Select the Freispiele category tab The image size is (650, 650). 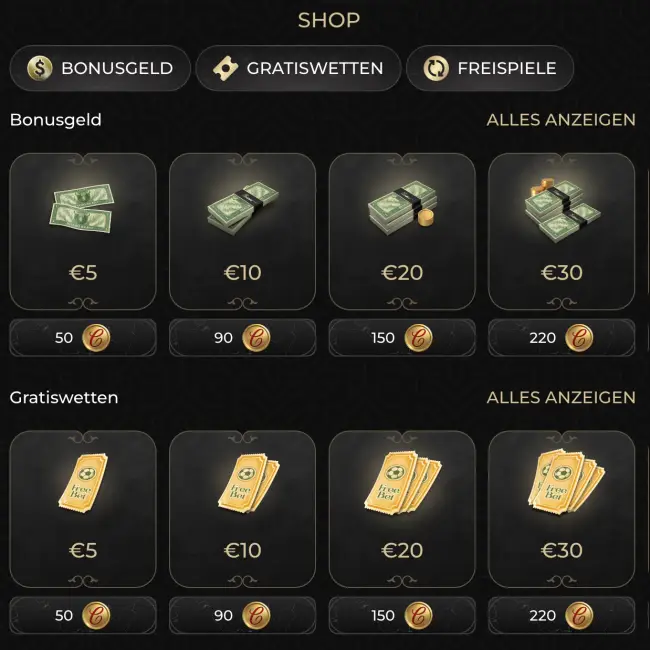tap(490, 68)
